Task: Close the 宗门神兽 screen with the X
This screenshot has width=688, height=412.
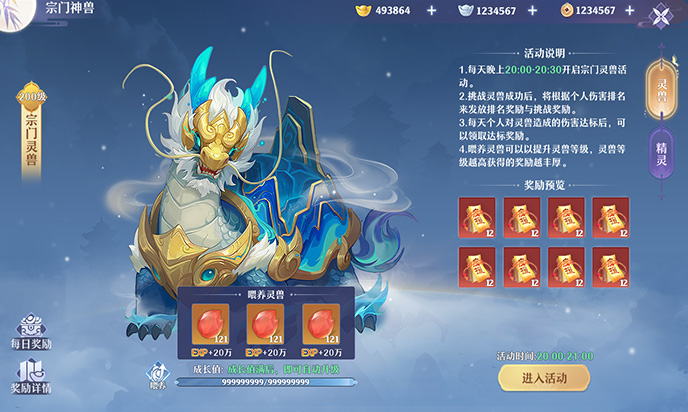Action: 661,15
